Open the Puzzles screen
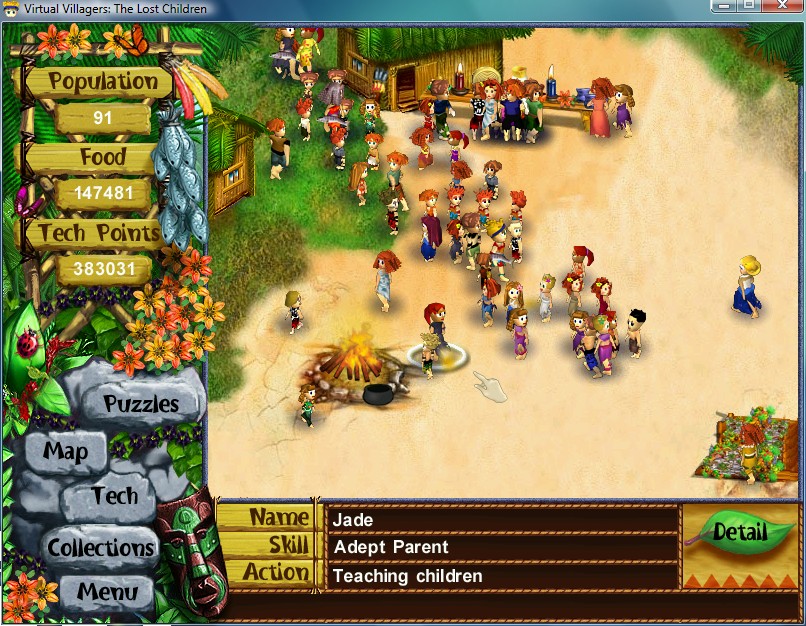Screen dimensions: 806x626 [141, 404]
